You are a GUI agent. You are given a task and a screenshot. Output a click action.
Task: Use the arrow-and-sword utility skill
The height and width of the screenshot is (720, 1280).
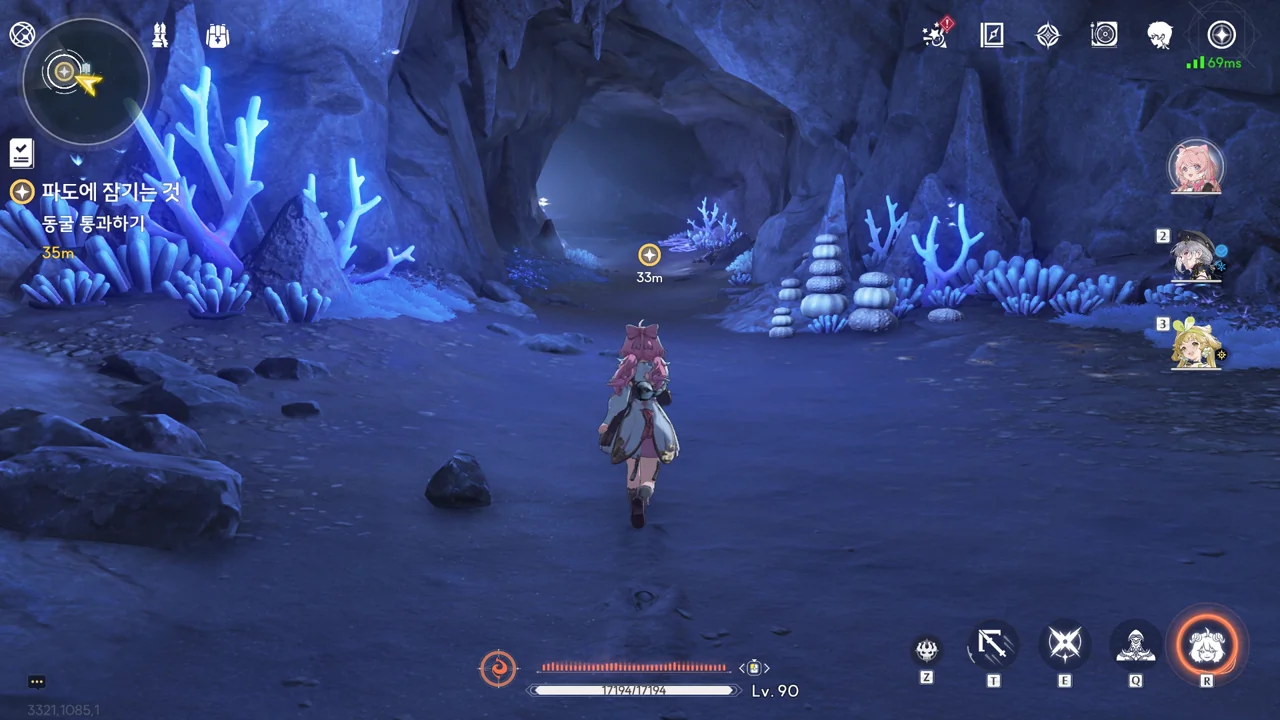(x=993, y=645)
